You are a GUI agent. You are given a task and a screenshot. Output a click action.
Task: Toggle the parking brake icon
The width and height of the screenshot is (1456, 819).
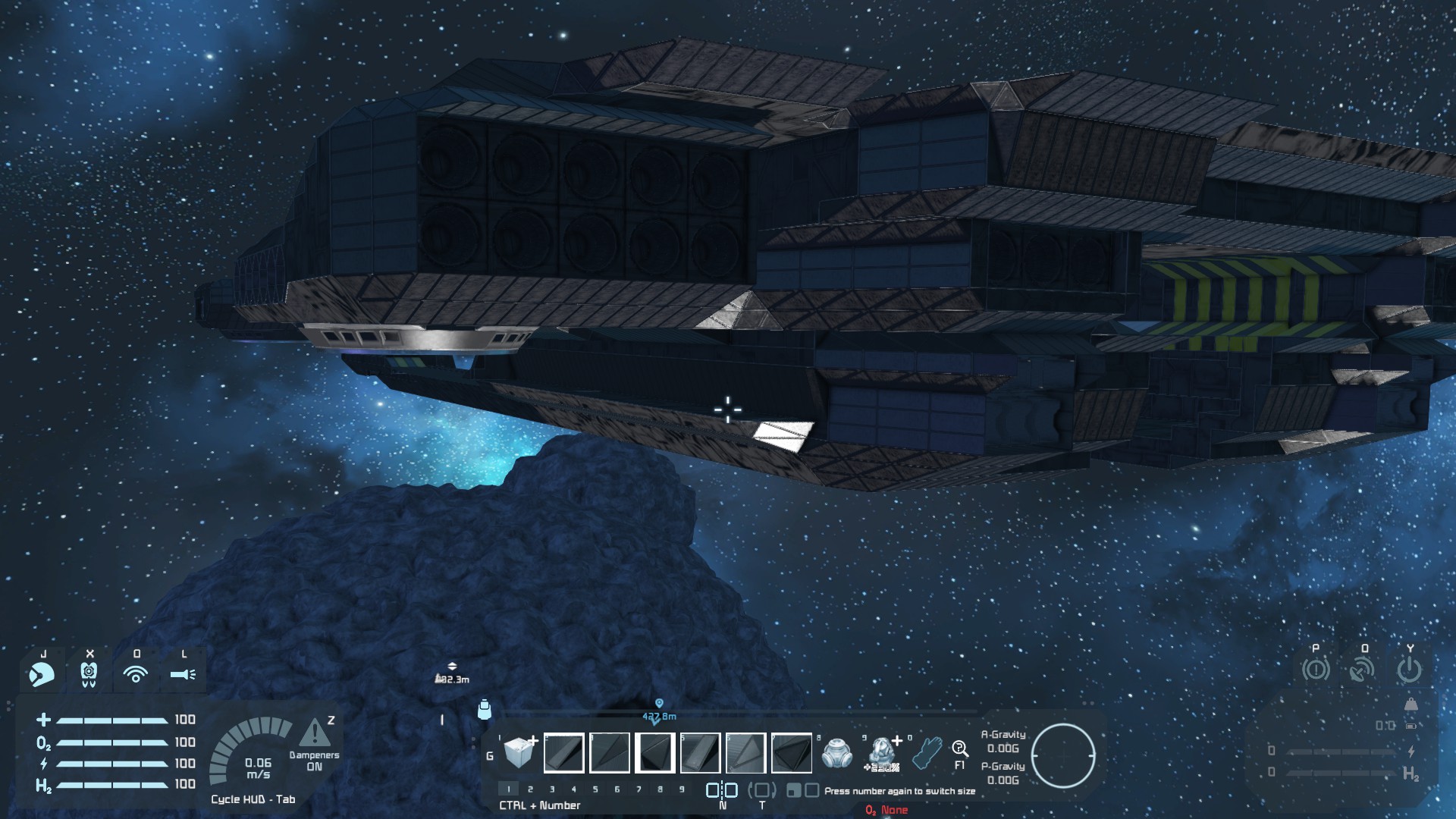(x=1316, y=670)
